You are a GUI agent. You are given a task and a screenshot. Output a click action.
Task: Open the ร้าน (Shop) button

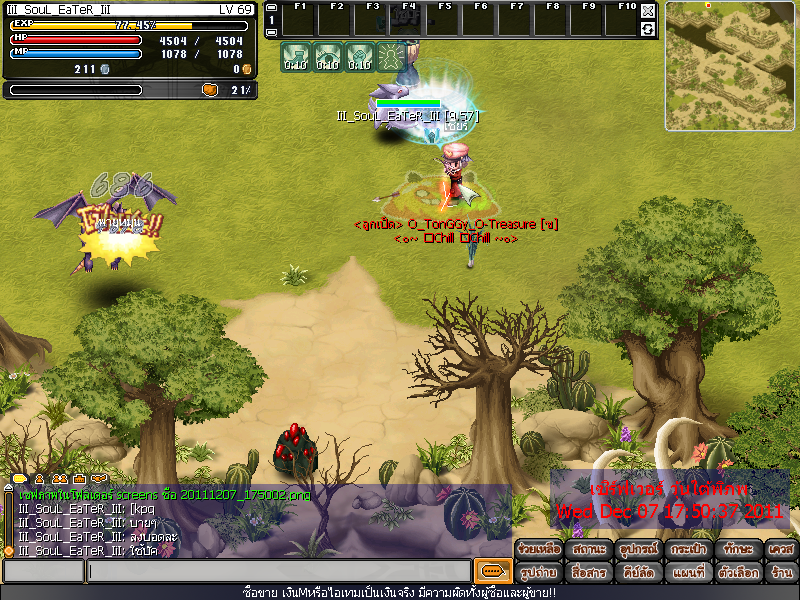click(781, 573)
